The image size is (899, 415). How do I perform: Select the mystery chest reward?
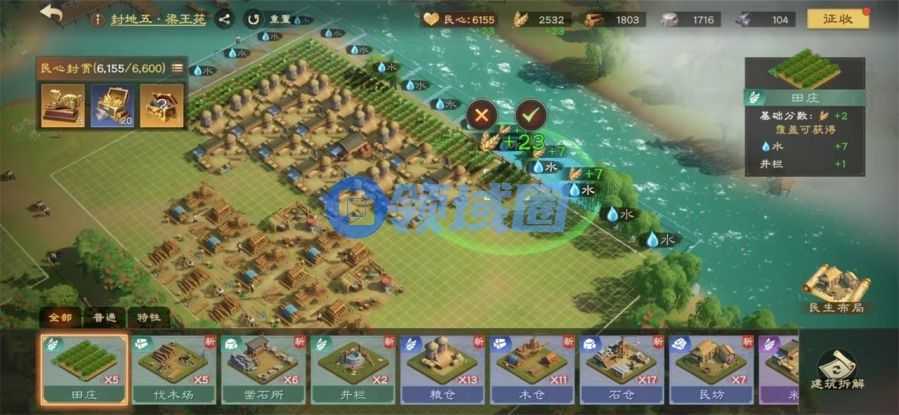pyautogui.click(x=160, y=105)
